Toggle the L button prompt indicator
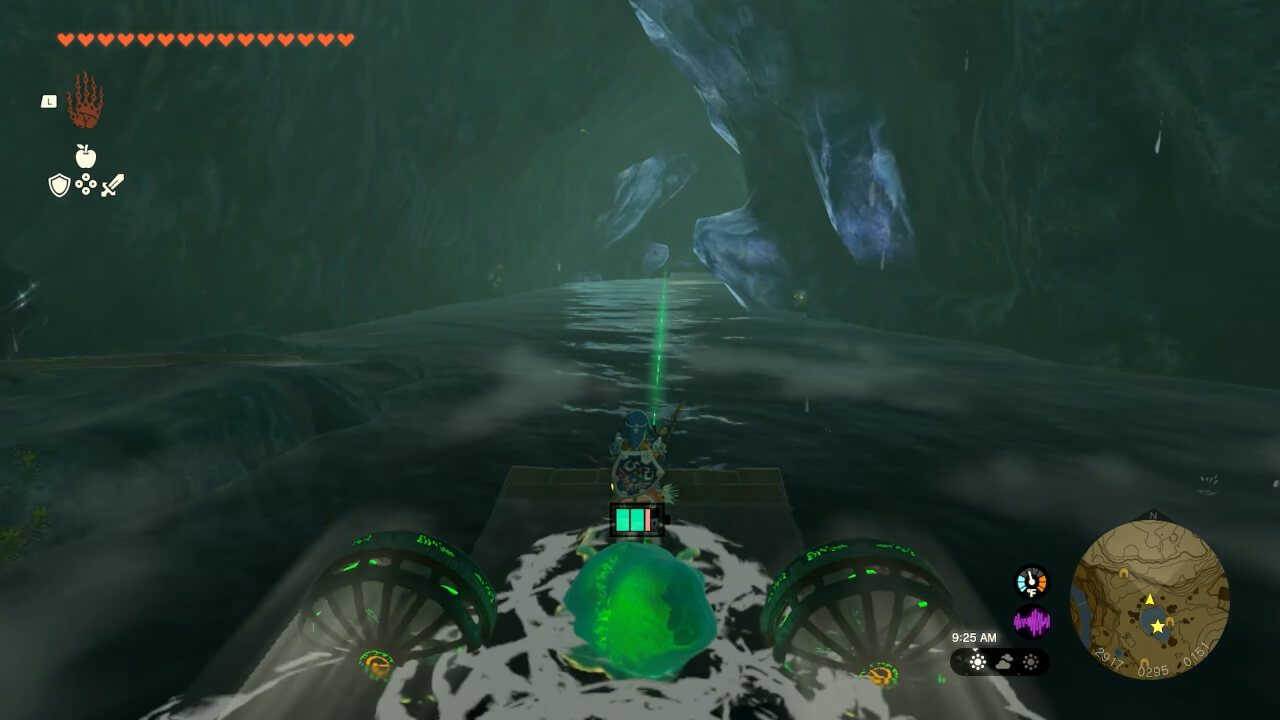Viewport: 1280px width, 720px height. point(47,100)
